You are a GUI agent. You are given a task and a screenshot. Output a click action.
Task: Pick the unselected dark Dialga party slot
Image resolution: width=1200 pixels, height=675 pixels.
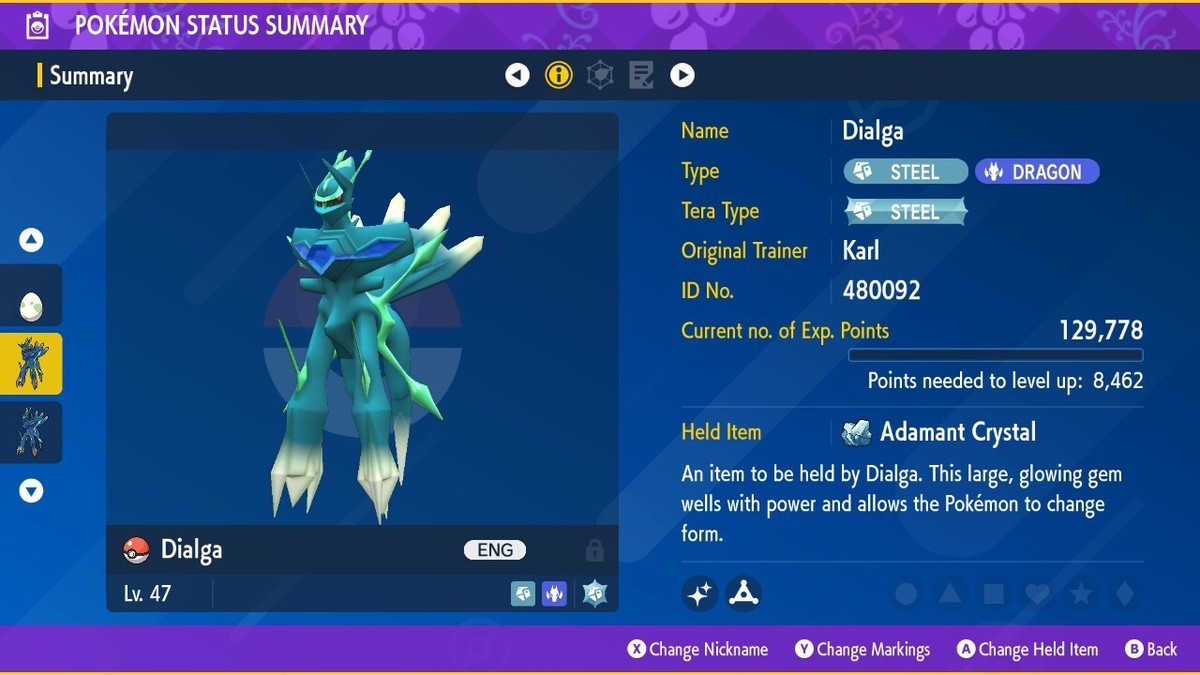(x=31, y=432)
